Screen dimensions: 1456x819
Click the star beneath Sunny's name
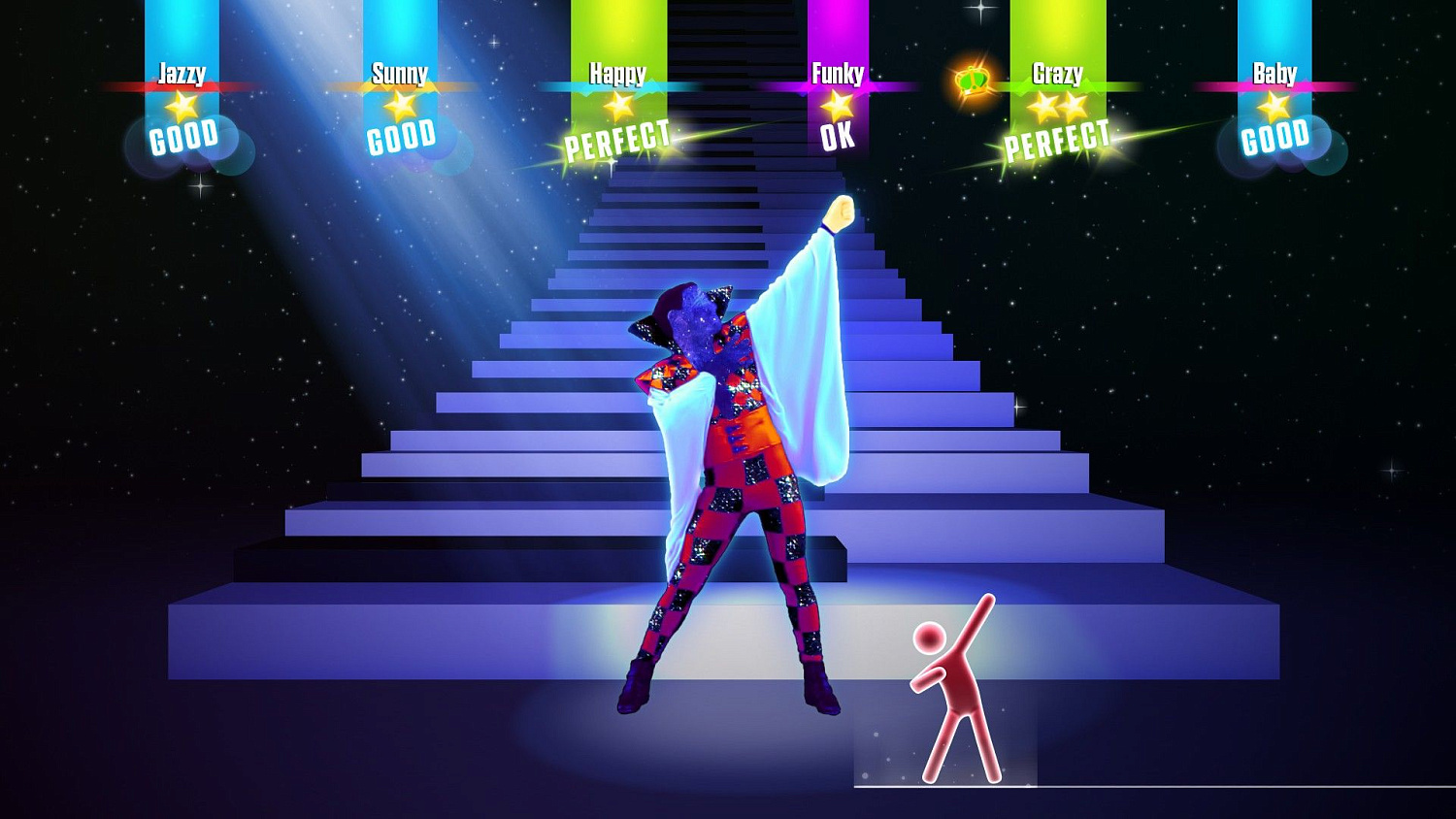click(x=402, y=104)
